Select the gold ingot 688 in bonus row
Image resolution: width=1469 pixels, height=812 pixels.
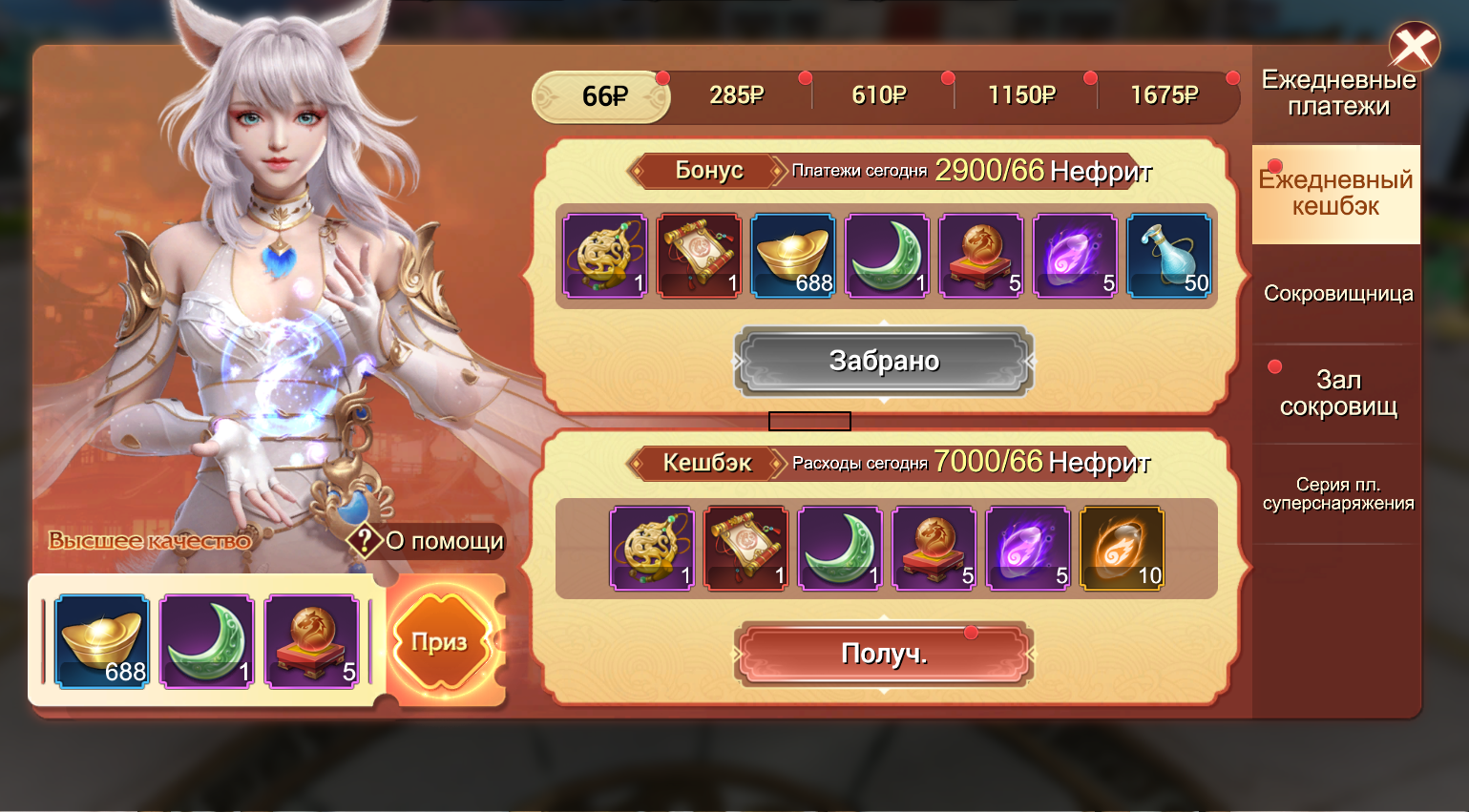tap(792, 256)
